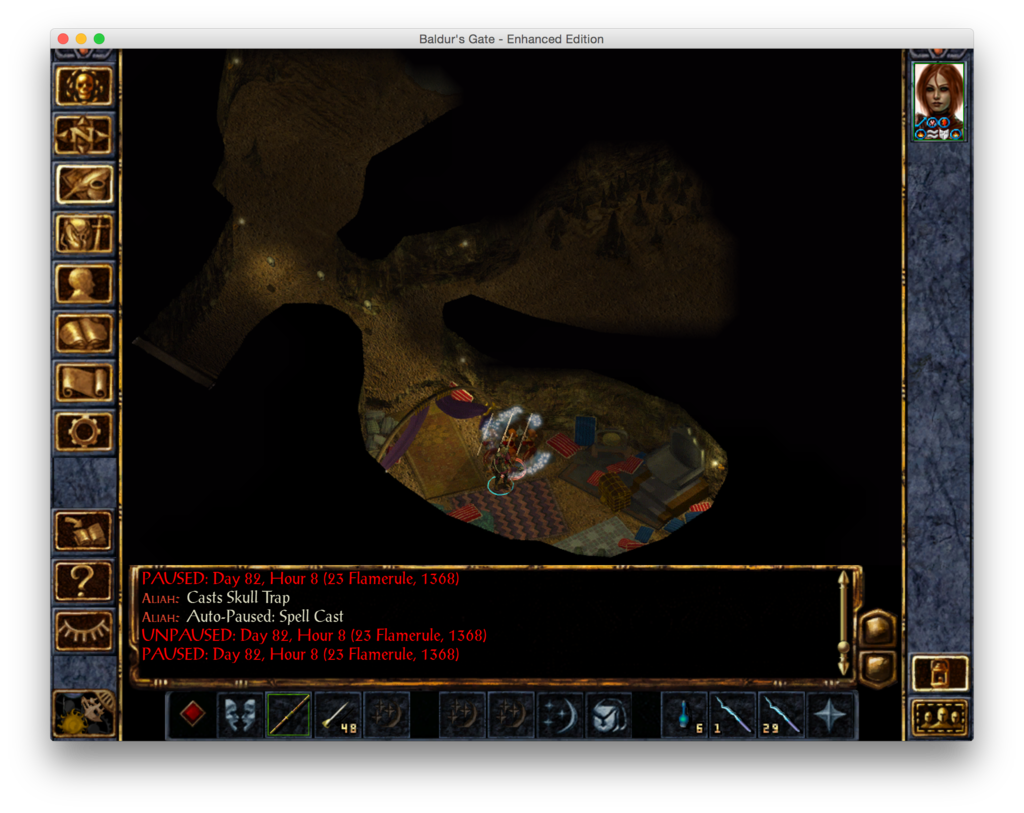
Task: Open the mage spellbook button
Action: coord(84,333)
